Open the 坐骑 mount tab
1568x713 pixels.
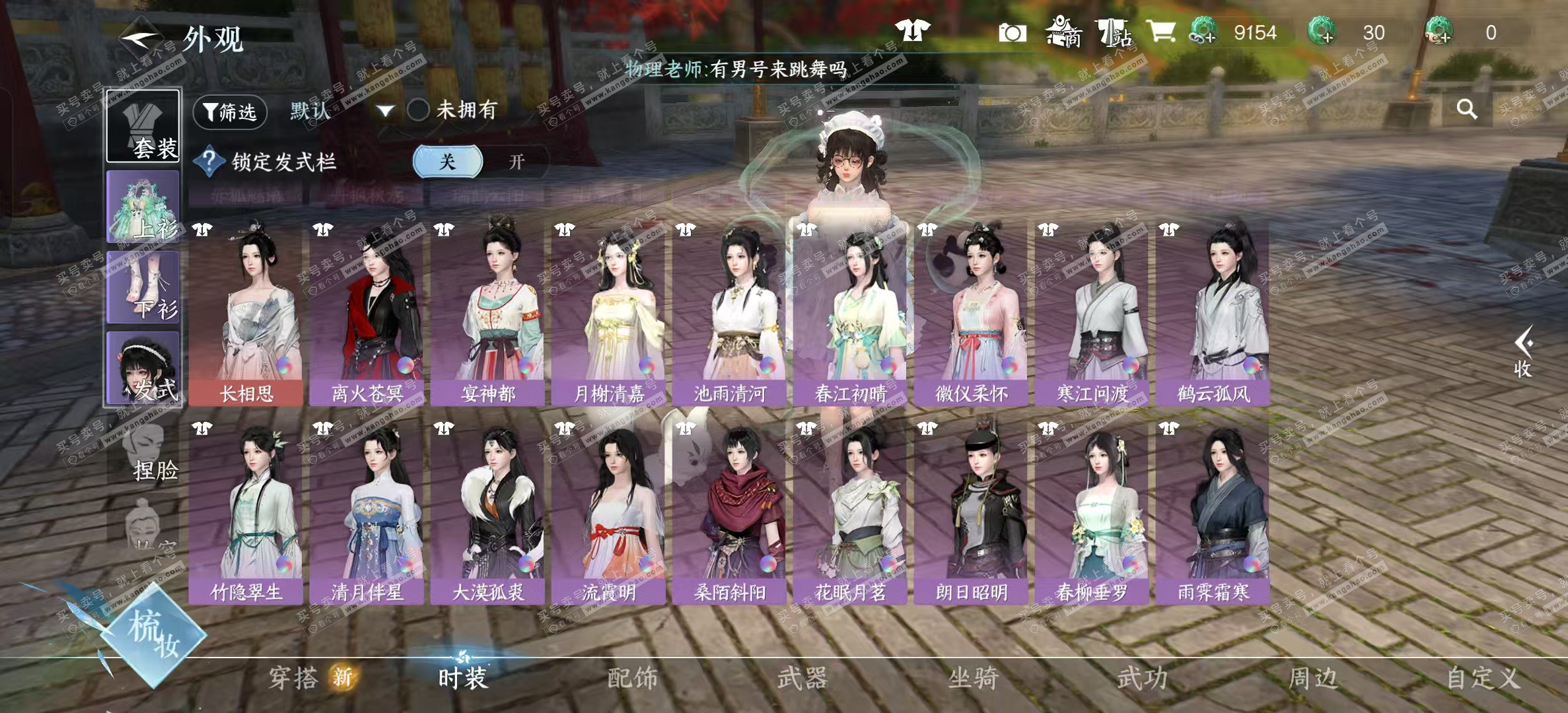tap(973, 678)
